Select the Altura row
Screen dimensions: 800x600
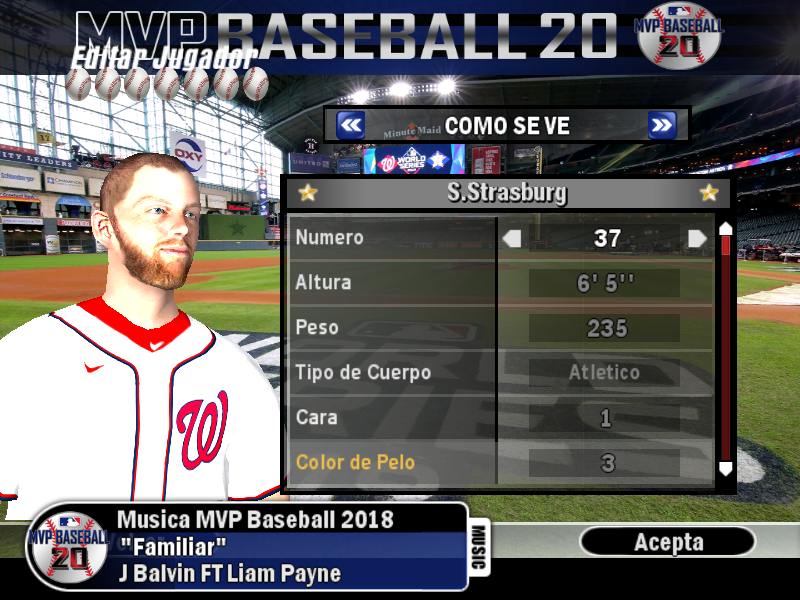[x=391, y=283]
